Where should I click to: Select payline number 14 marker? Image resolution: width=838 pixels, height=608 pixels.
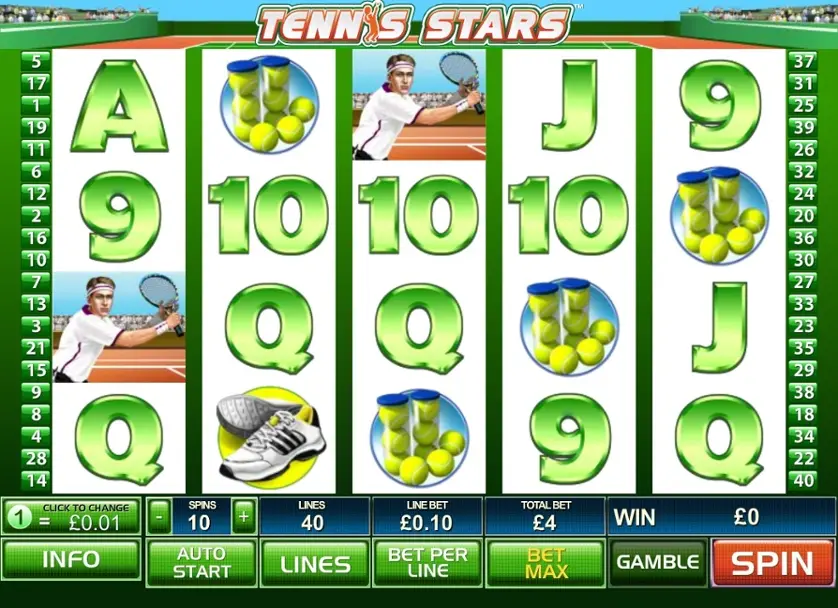pos(35,480)
